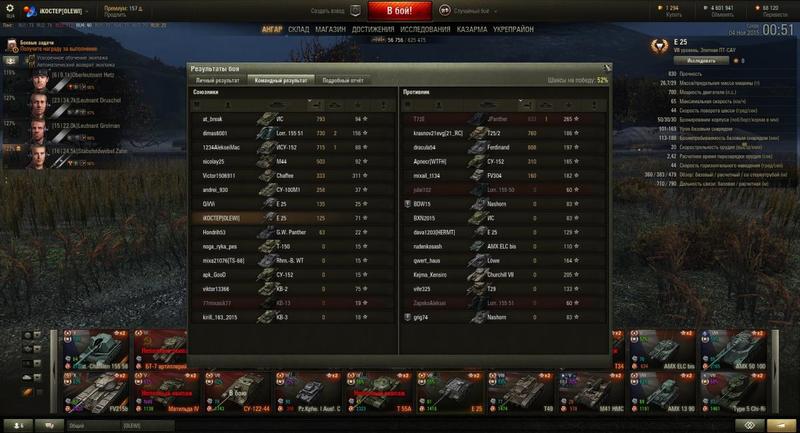Switch to the Личный результат tab
800x433 pixels.
pyautogui.click(x=217, y=79)
